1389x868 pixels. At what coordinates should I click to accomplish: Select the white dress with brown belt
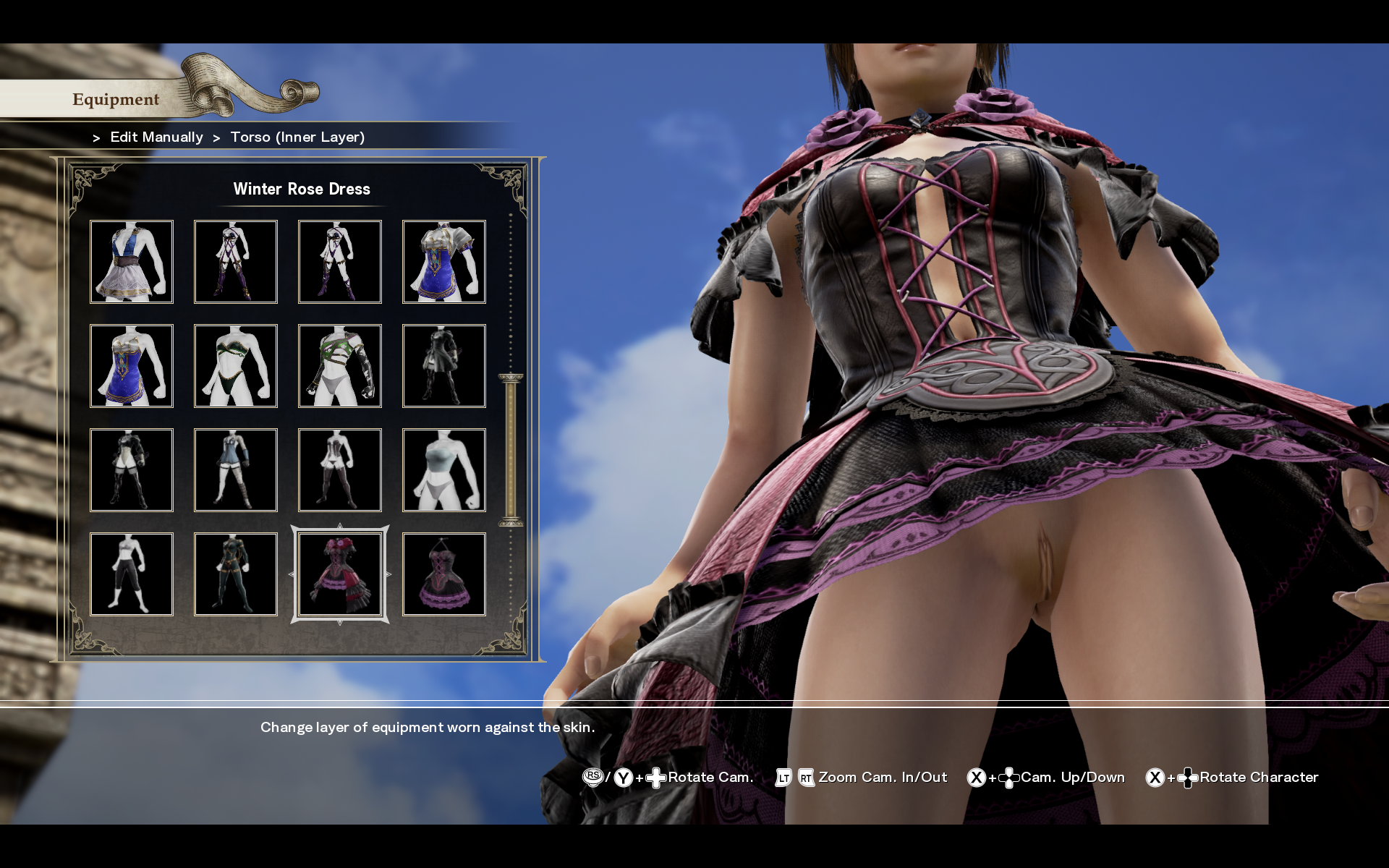coord(132,262)
